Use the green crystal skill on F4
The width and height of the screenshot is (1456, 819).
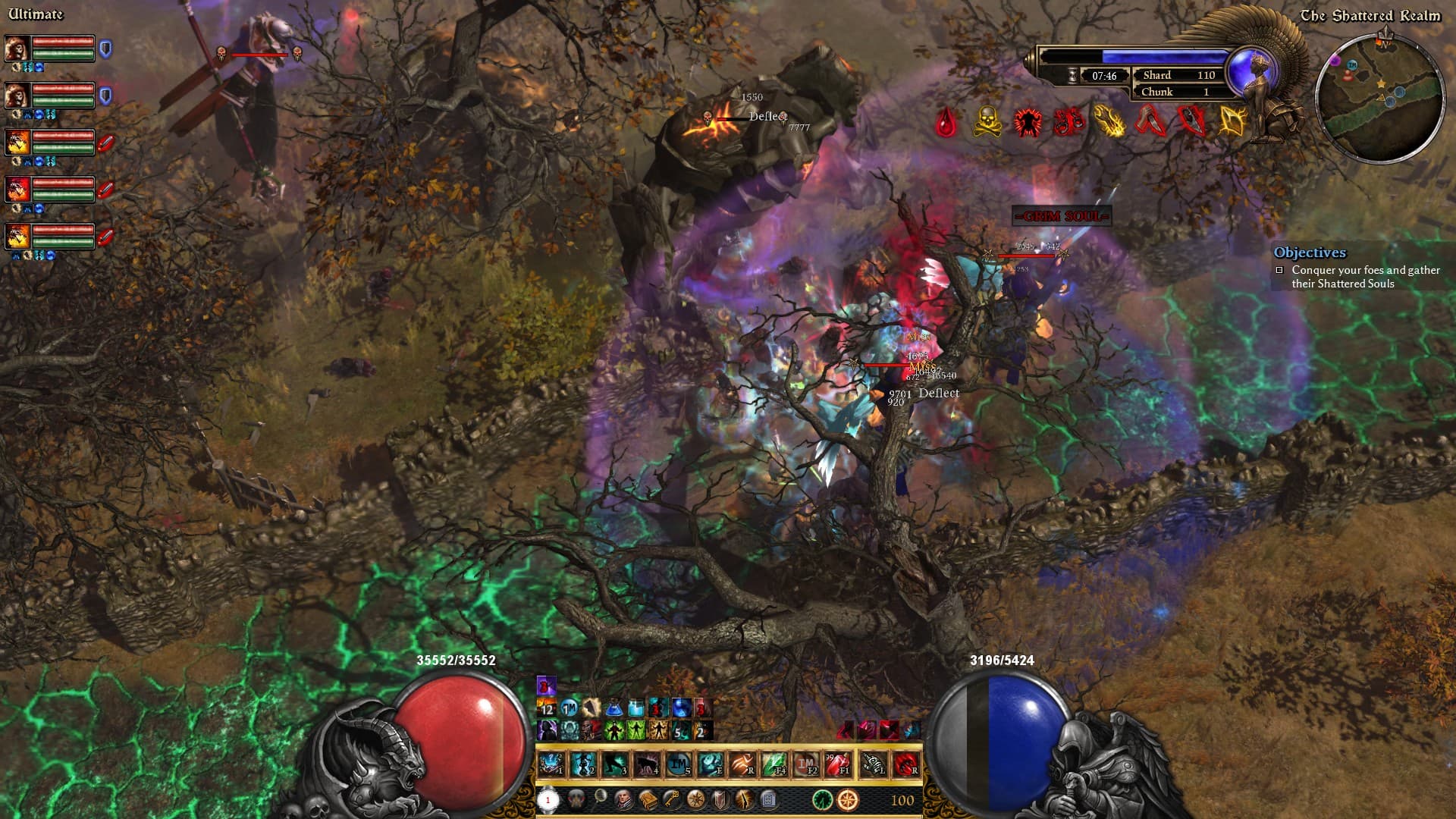774,764
